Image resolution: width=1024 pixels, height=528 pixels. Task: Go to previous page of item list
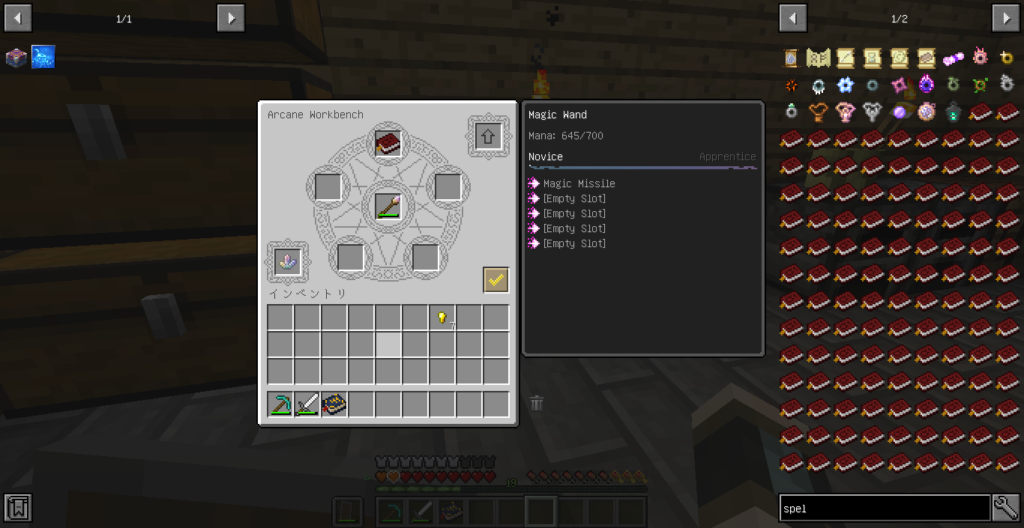pos(793,18)
